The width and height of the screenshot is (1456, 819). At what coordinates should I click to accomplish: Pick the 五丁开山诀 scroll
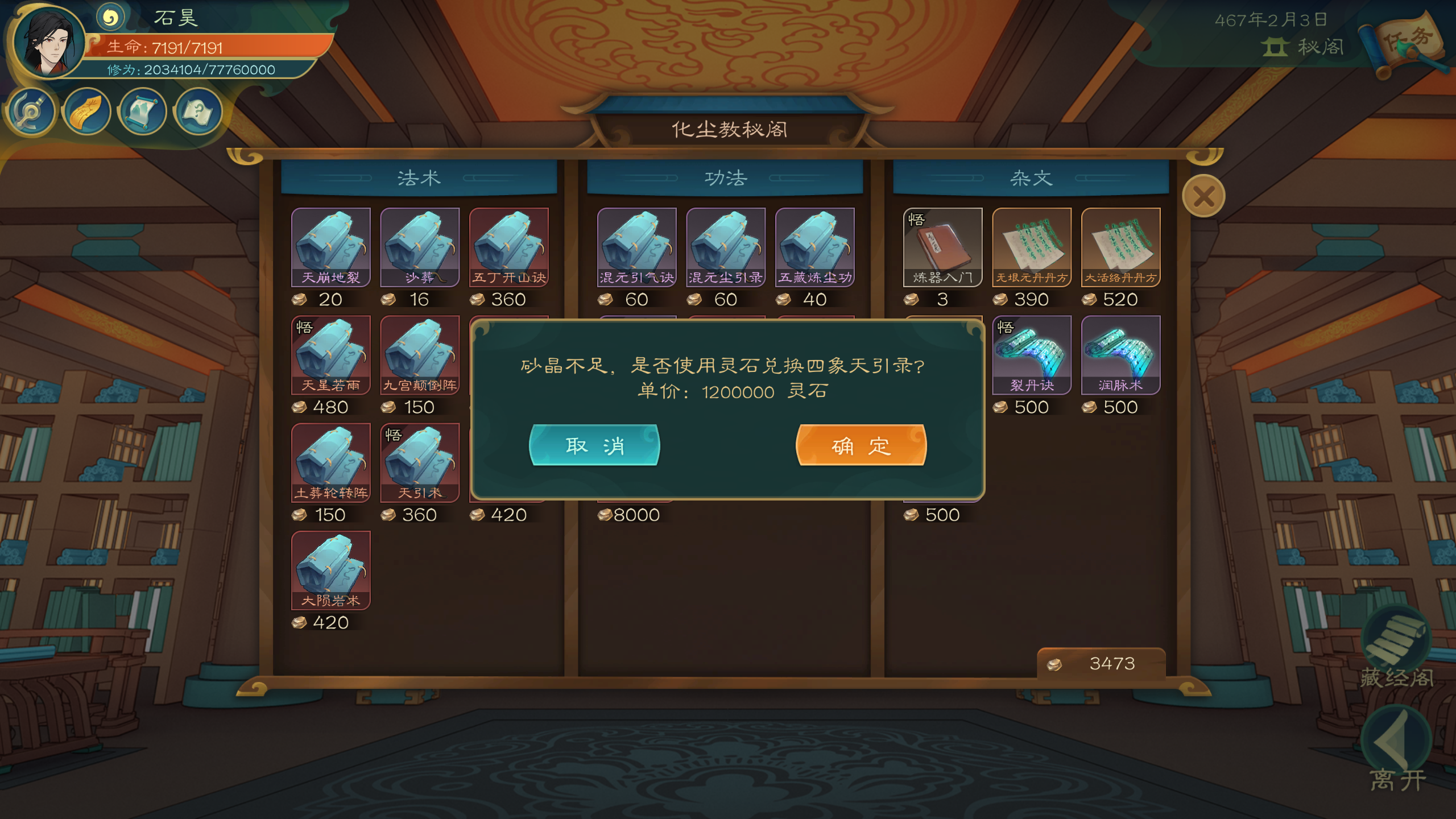(x=508, y=247)
